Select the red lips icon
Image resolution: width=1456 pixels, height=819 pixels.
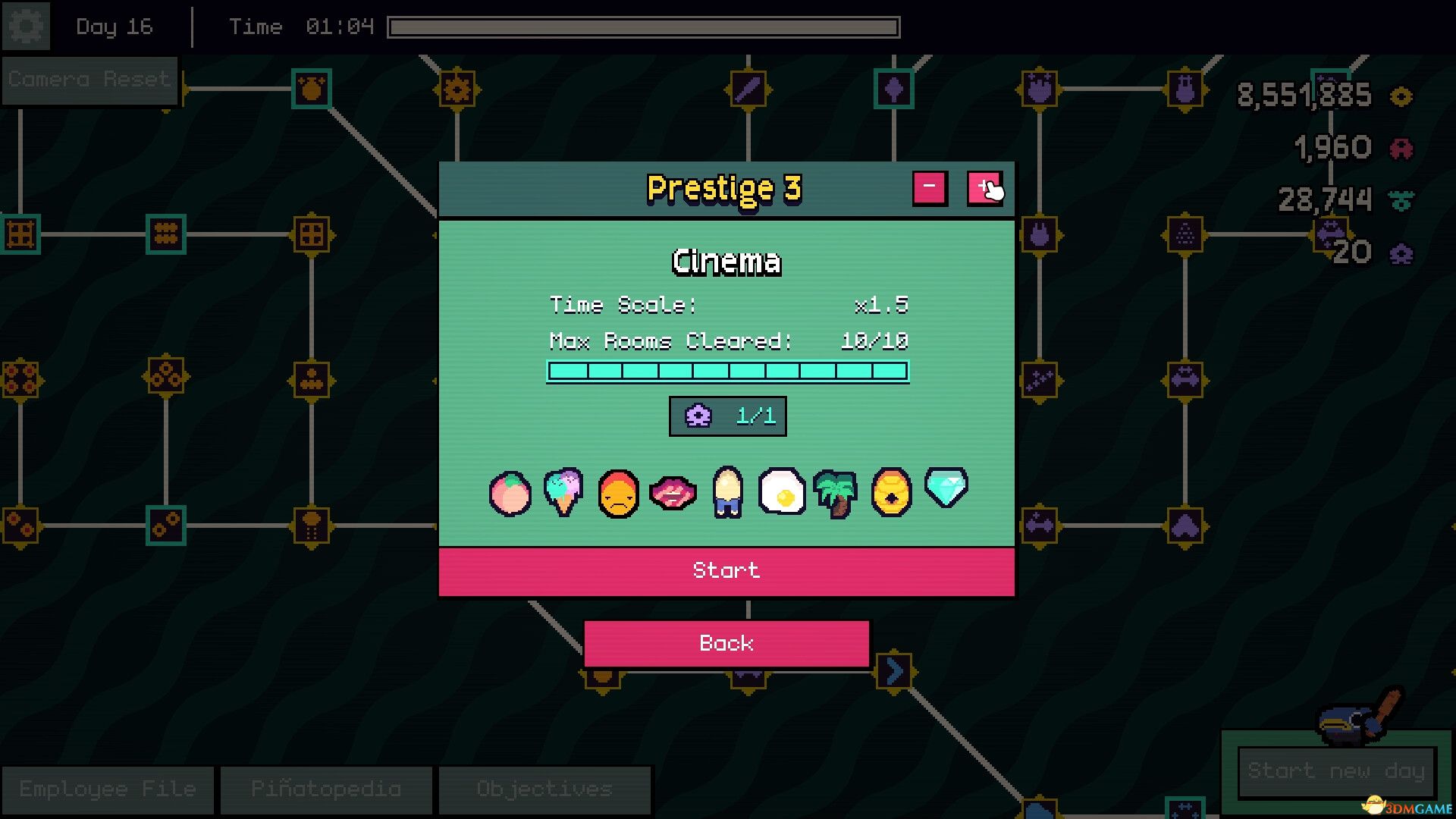673,494
